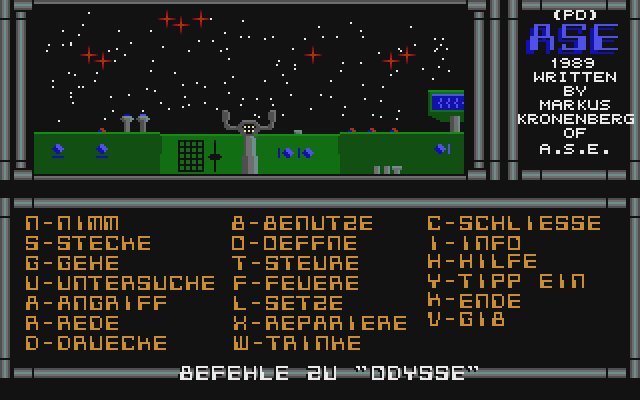The image size is (640, 400).
Task: Select the TIPP EIN command
Action: click(506, 282)
